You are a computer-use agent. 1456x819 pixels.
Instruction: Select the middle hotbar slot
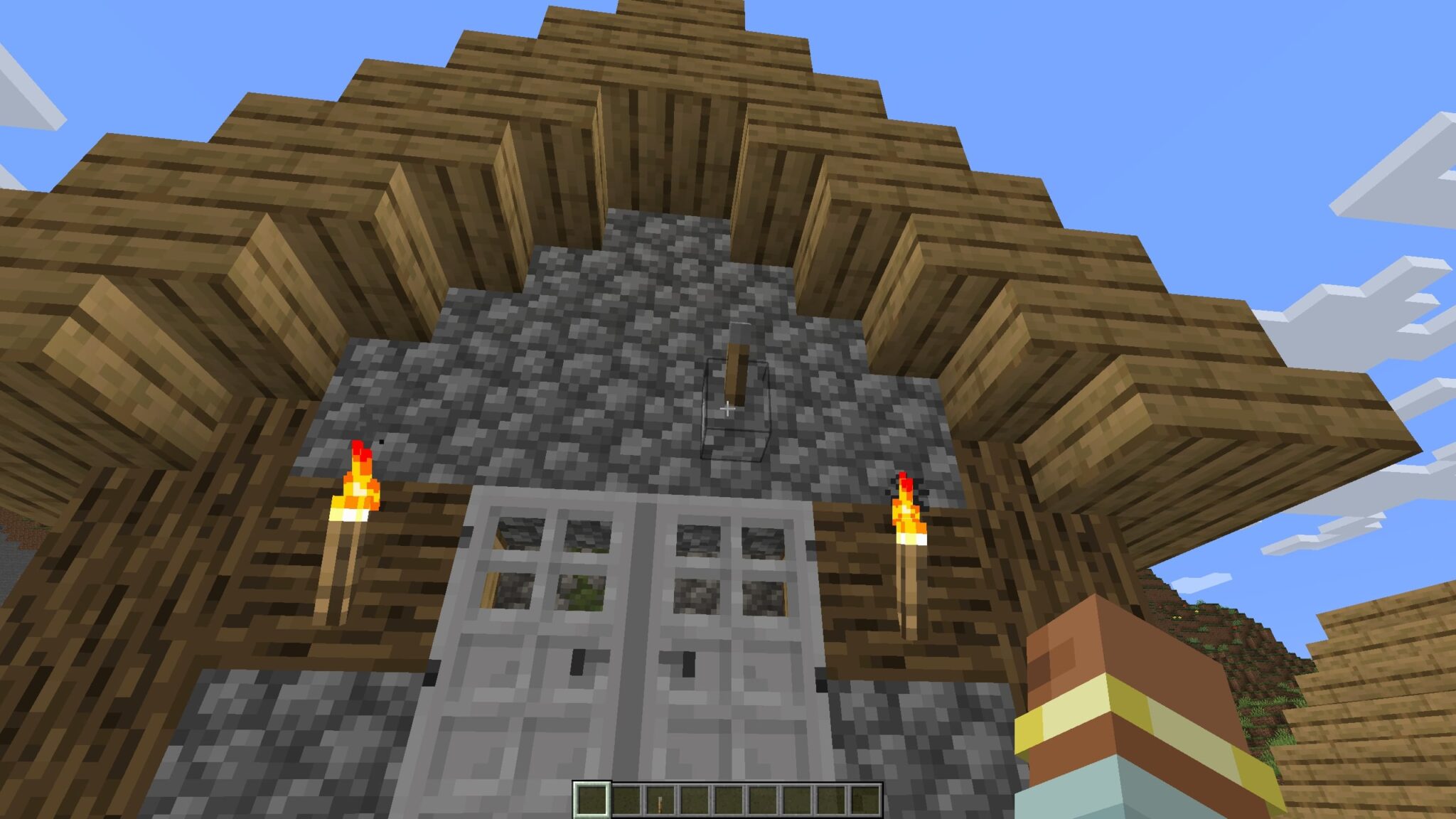pos(728,800)
